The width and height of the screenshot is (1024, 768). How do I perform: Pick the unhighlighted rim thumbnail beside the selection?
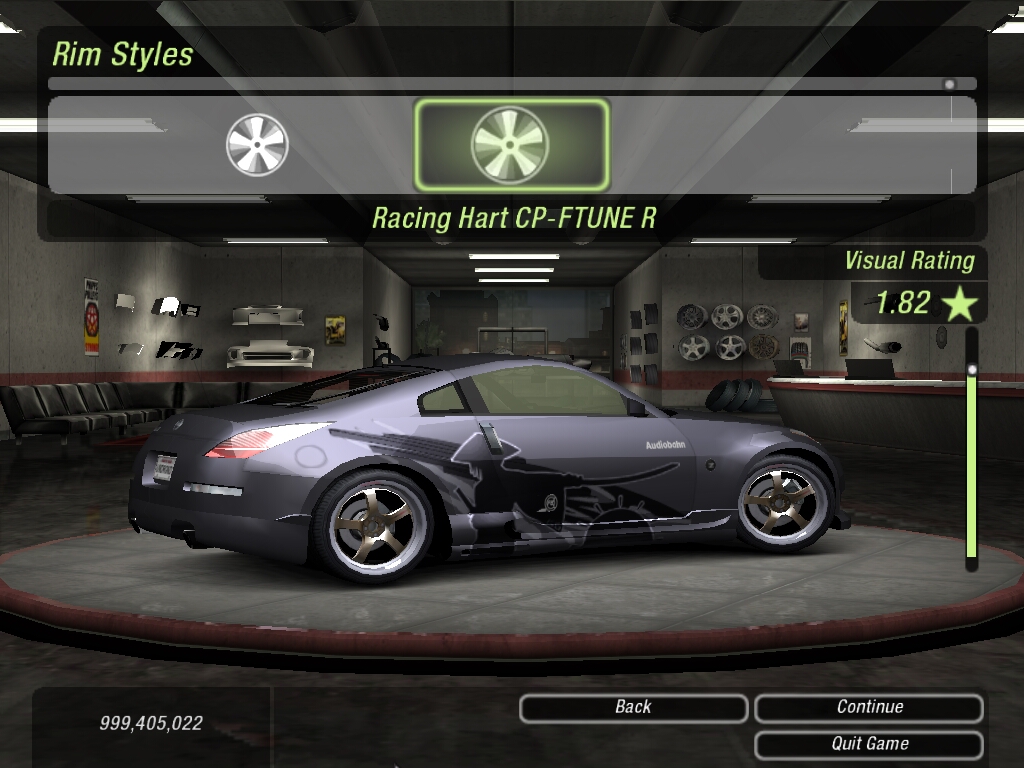(257, 145)
